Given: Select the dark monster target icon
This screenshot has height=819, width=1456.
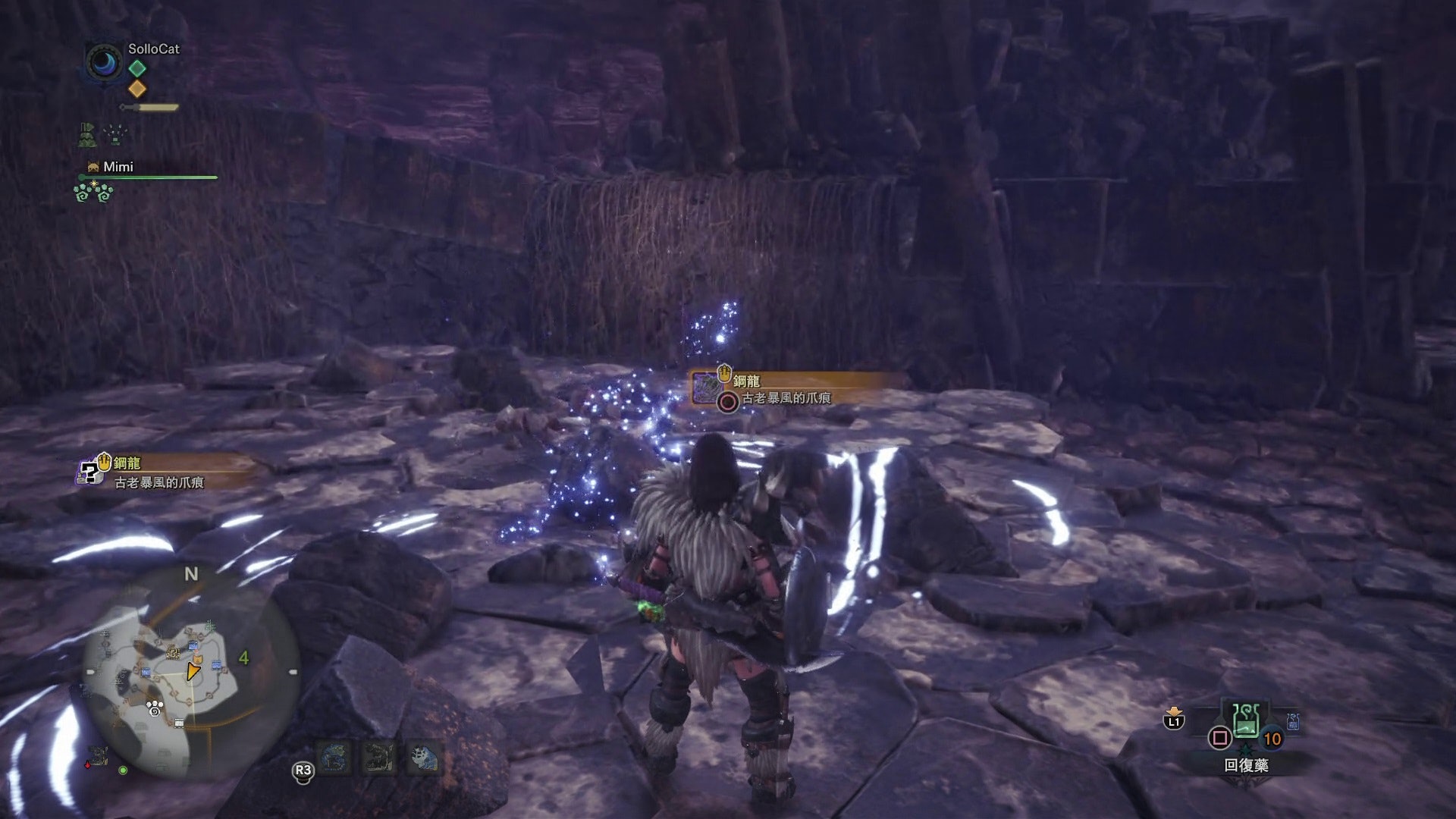Looking at the screenshot, I should 378,758.
